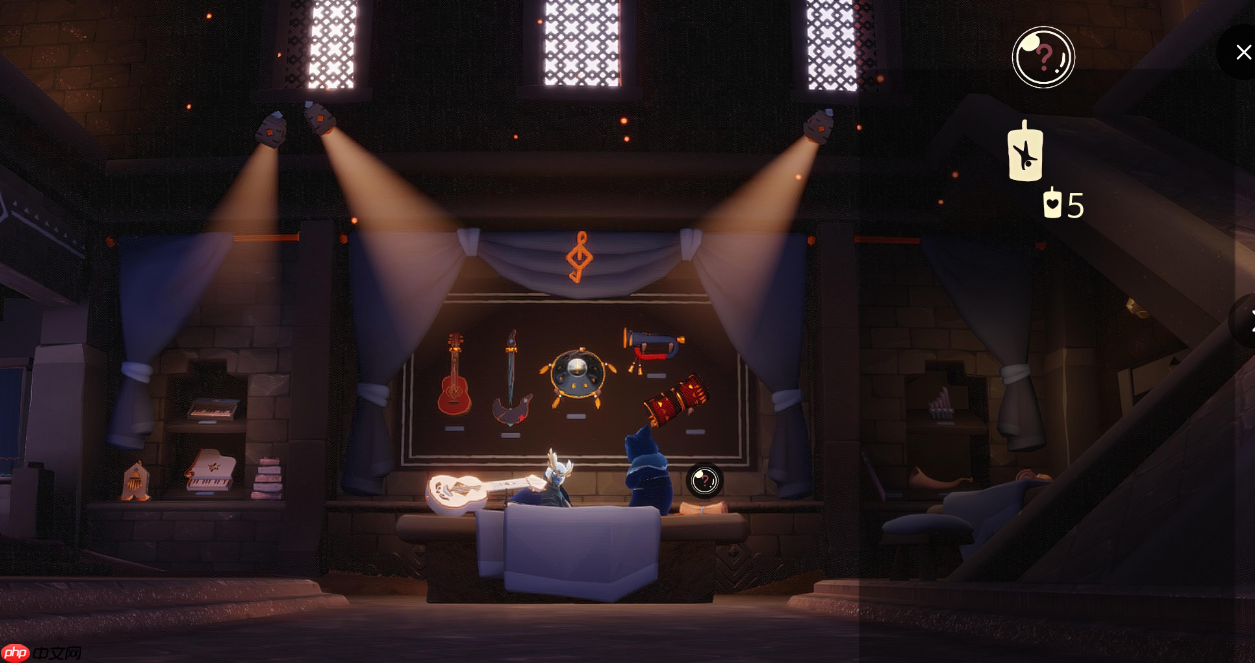Tap the large candle icon with the figure
The image size is (1255, 663).
tap(1025, 153)
